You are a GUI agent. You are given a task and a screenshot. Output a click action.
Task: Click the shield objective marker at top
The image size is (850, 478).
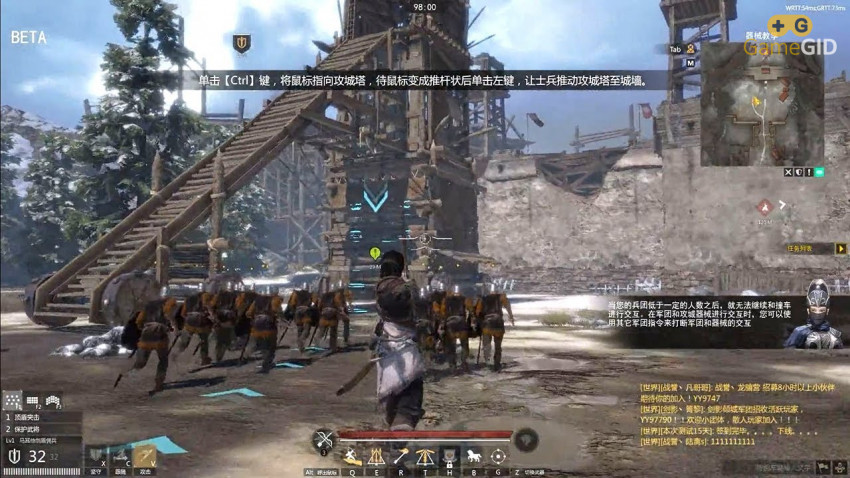(241, 43)
